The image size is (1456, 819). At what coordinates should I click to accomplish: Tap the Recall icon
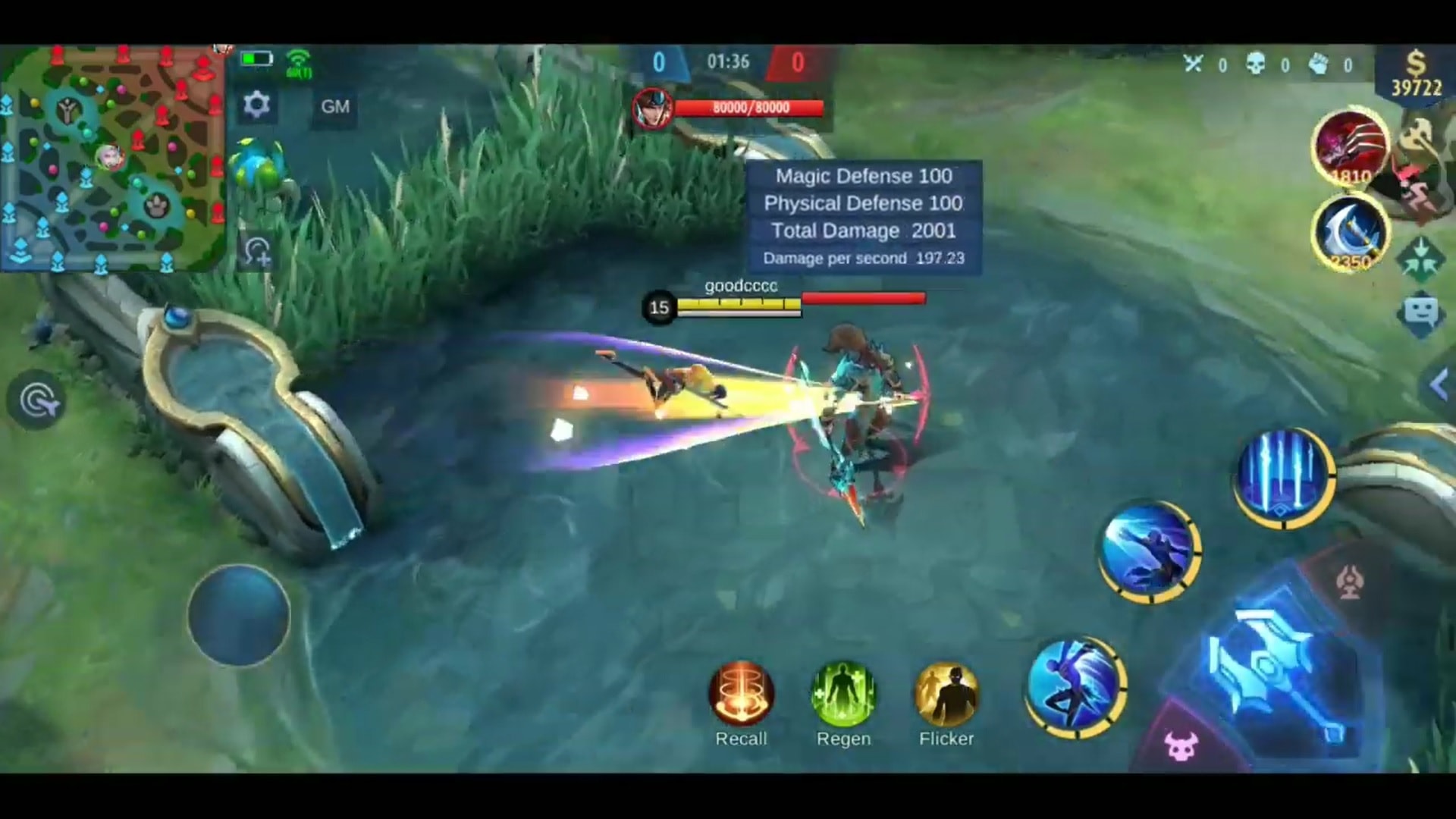[741, 692]
